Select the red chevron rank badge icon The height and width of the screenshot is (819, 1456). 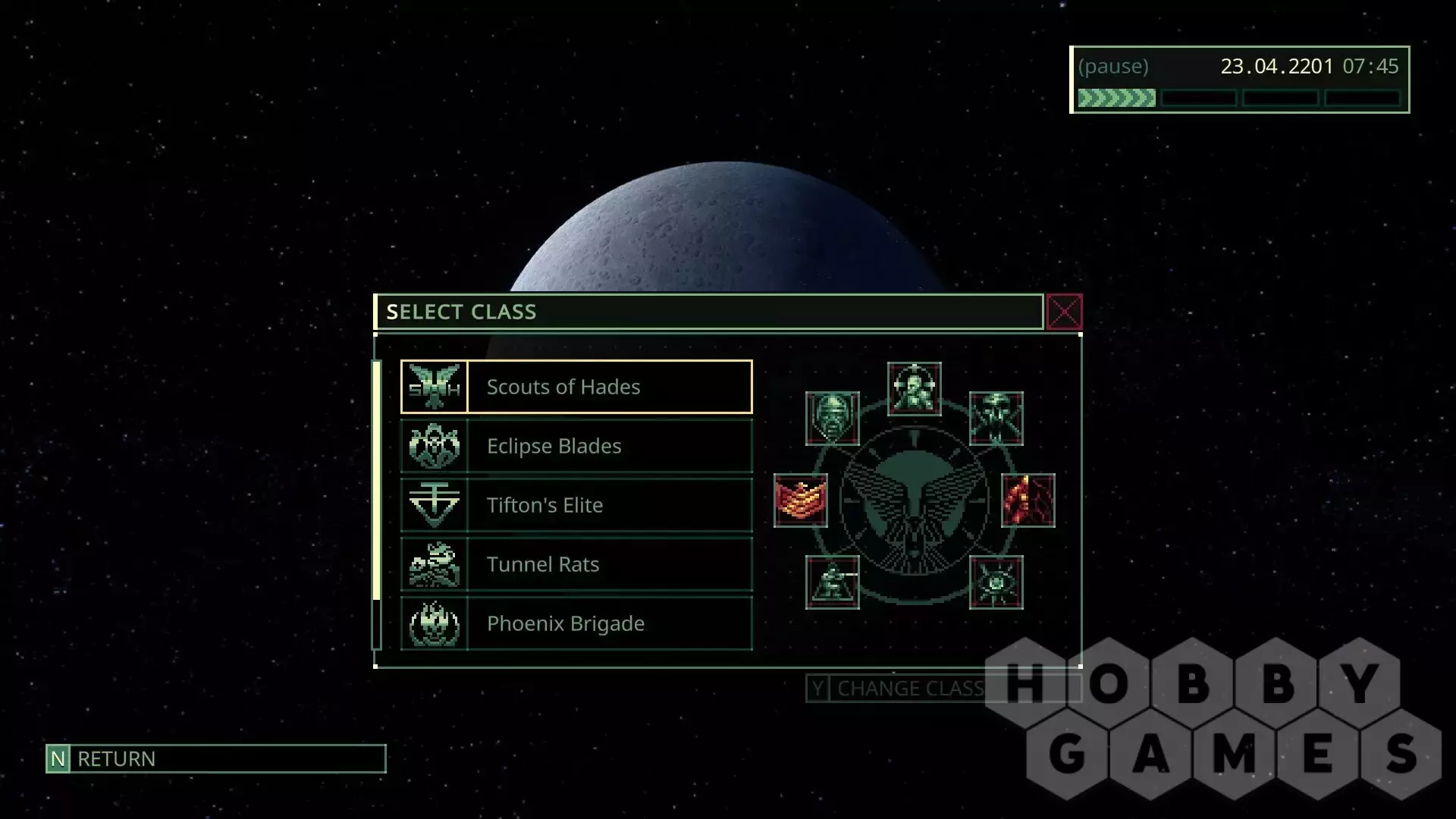tap(801, 500)
